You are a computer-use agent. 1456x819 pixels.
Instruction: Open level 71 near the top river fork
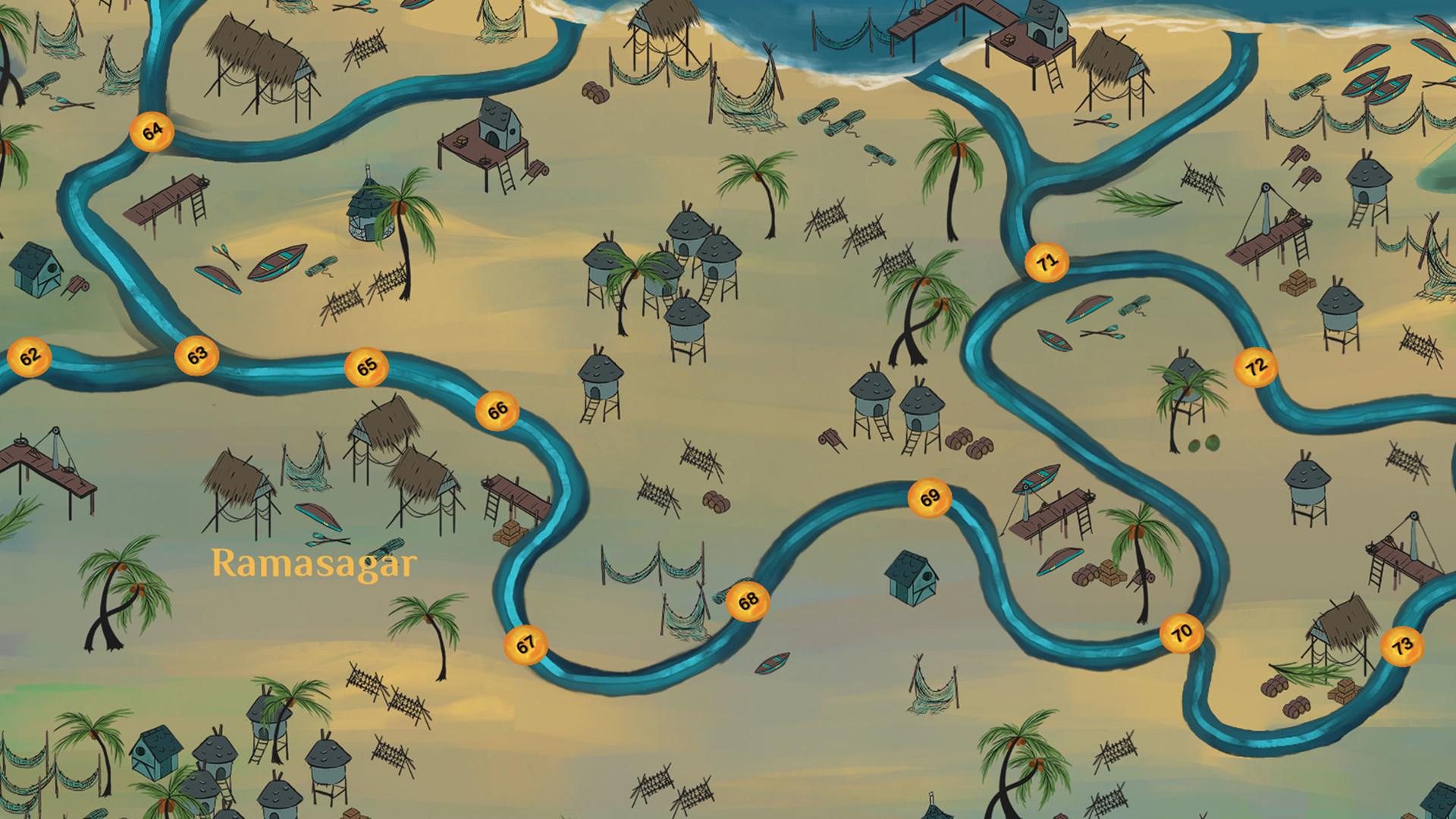tap(1049, 262)
